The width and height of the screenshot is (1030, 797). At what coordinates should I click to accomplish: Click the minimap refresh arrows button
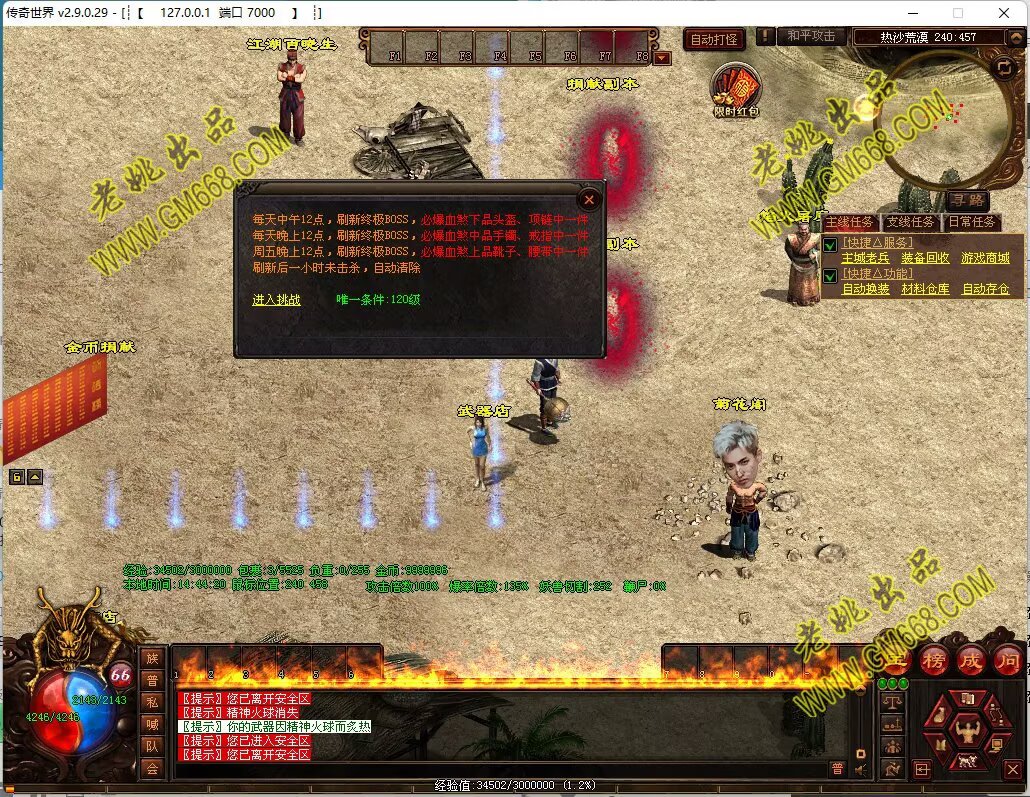(x=1004, y=67)
